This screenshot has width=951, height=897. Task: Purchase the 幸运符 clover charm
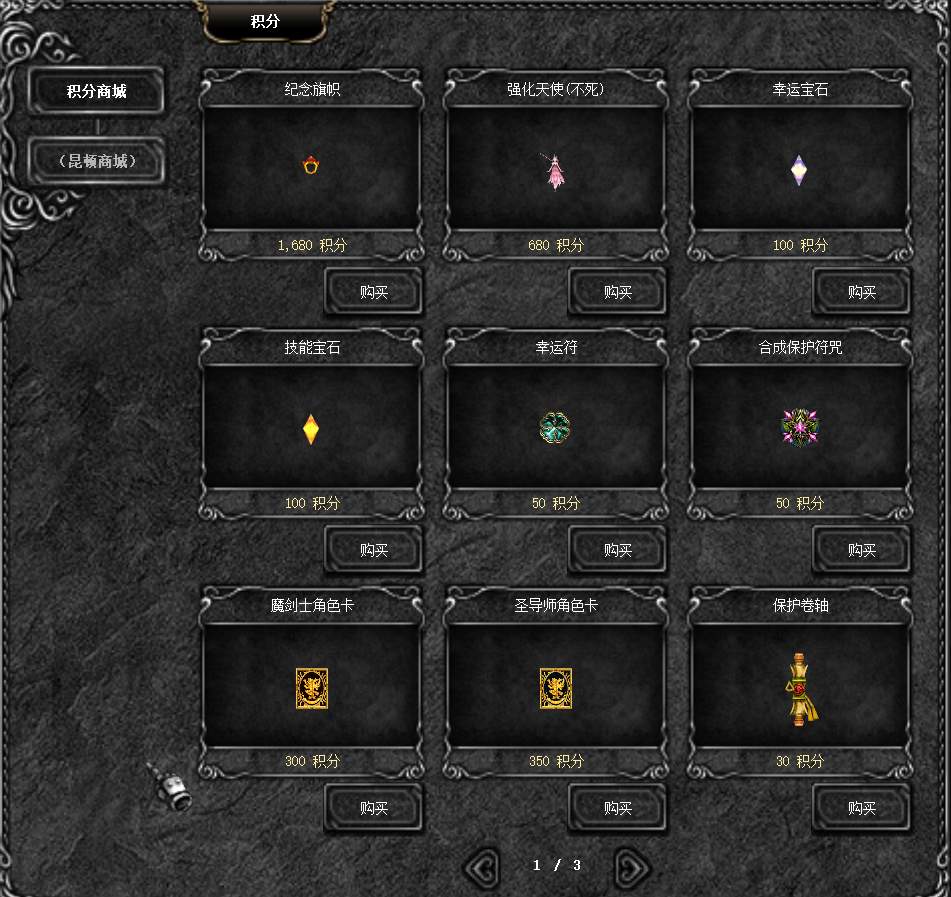[618, 551]
